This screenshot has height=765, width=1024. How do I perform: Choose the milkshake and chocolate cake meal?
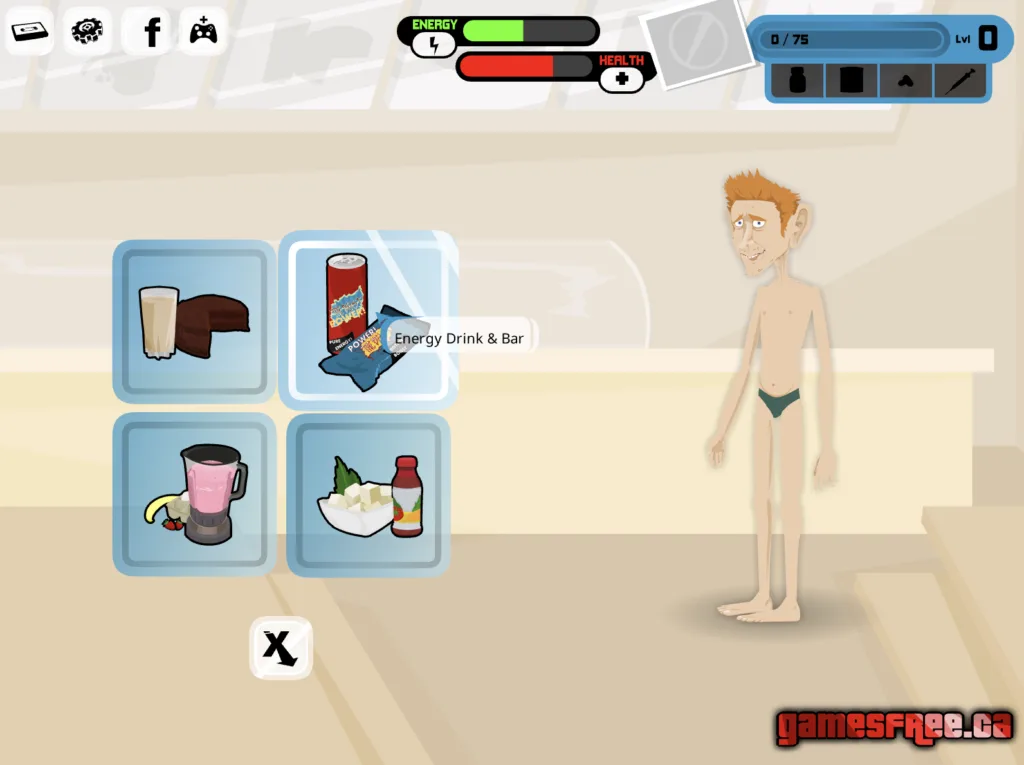coord(194,321)
